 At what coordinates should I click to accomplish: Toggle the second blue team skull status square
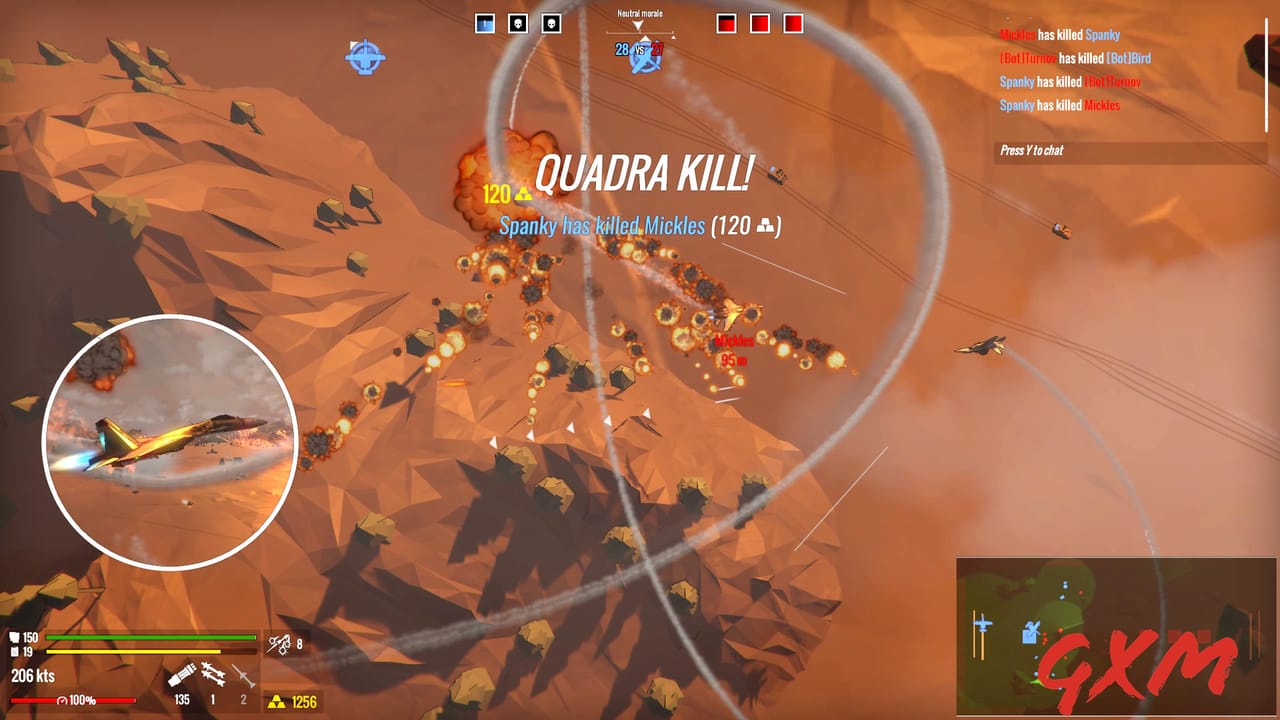[550, 24]
